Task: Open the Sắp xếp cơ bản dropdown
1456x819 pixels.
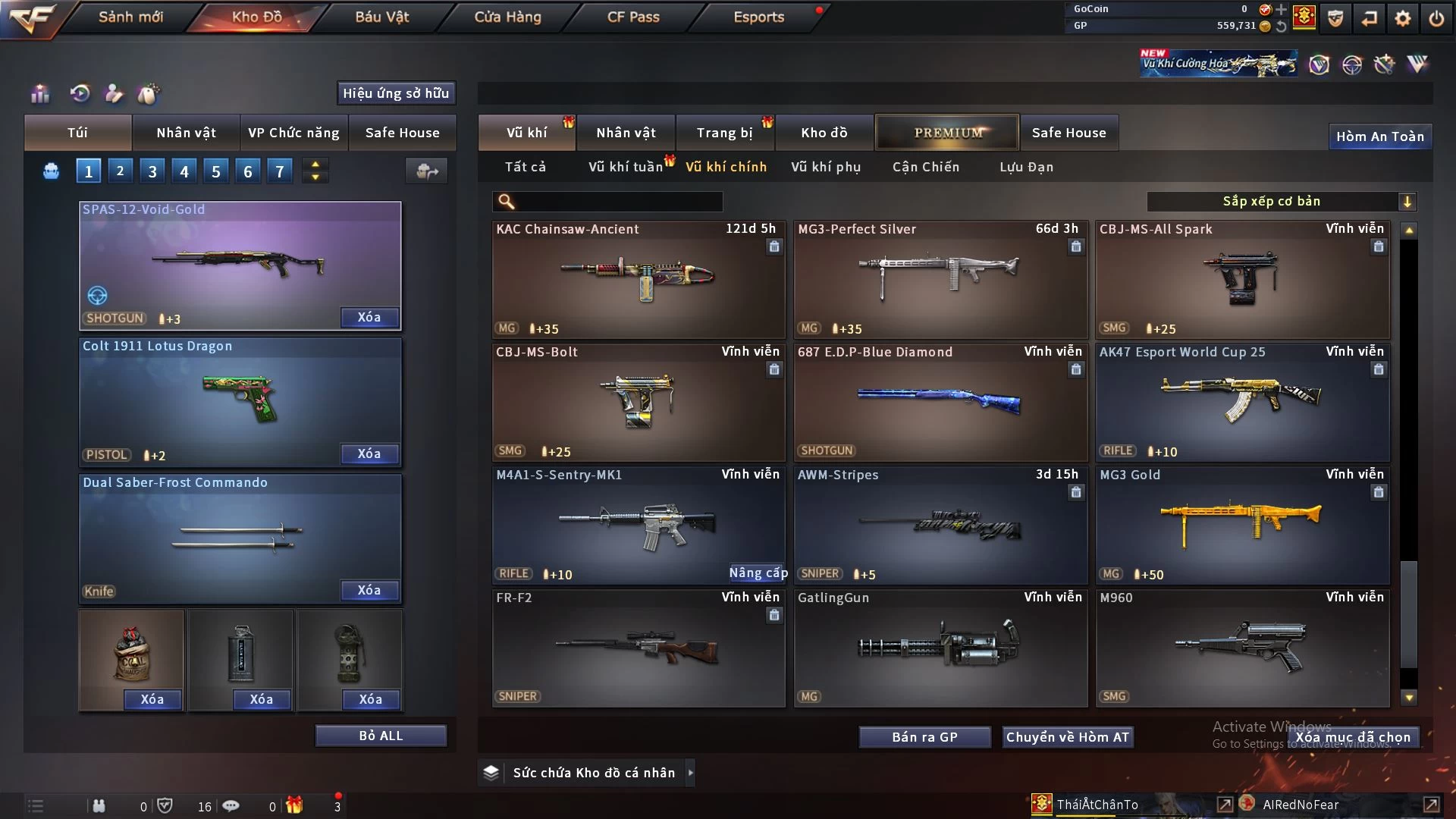Action: tap(1281, 201)
